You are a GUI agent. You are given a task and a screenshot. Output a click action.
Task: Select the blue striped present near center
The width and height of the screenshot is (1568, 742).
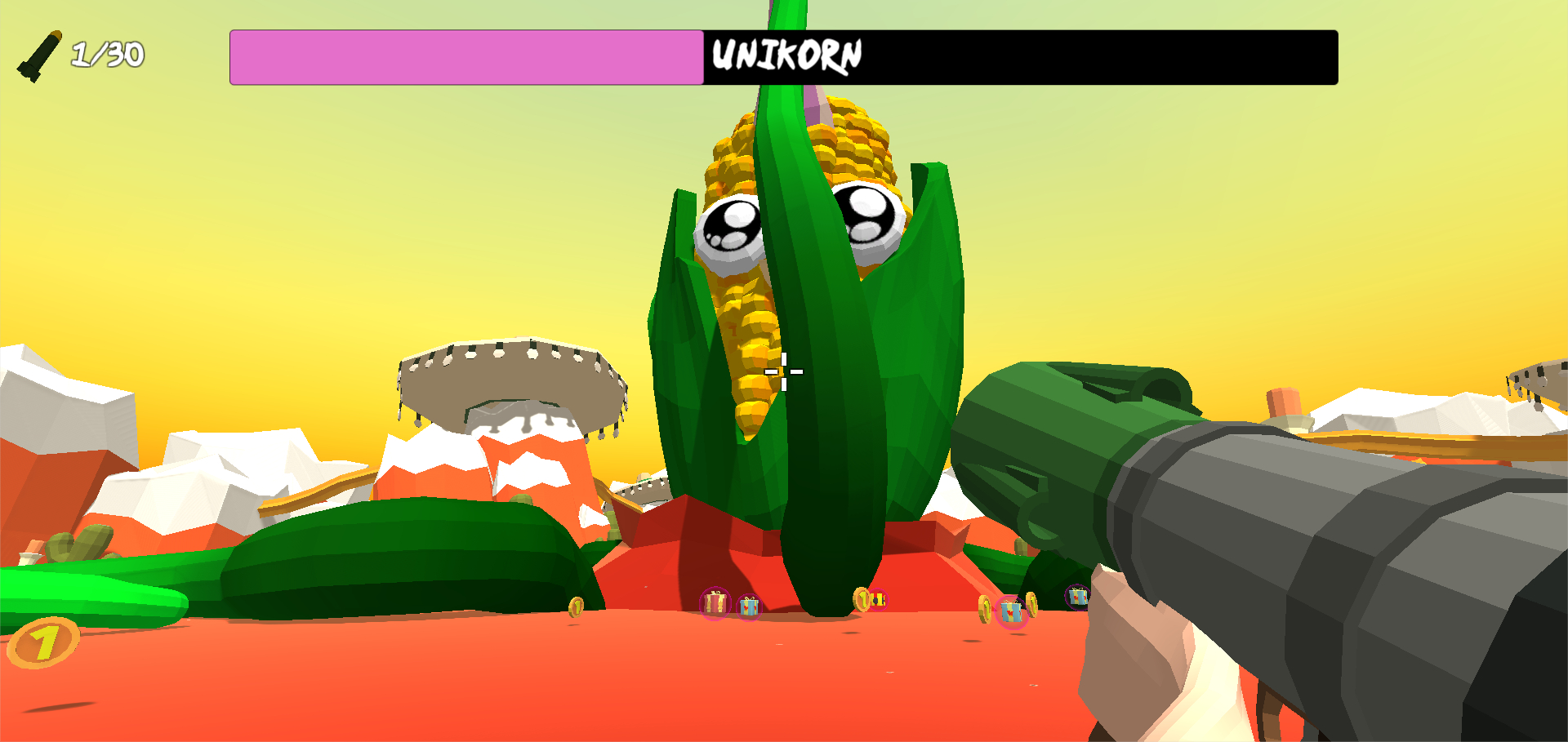(x=749, y=606)
